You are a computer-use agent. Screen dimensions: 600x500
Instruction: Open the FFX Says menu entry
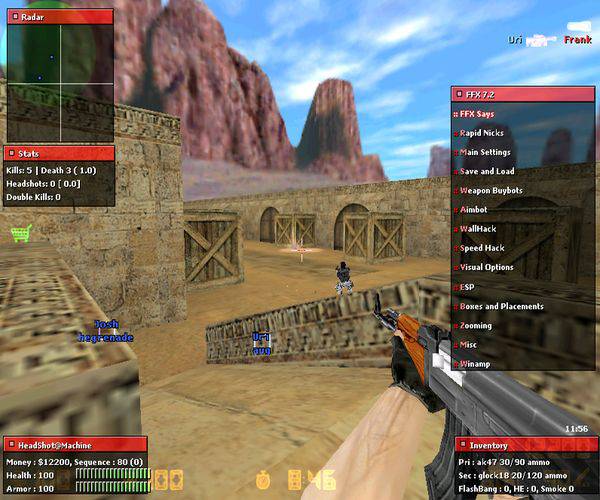click(x=478, y=114)
